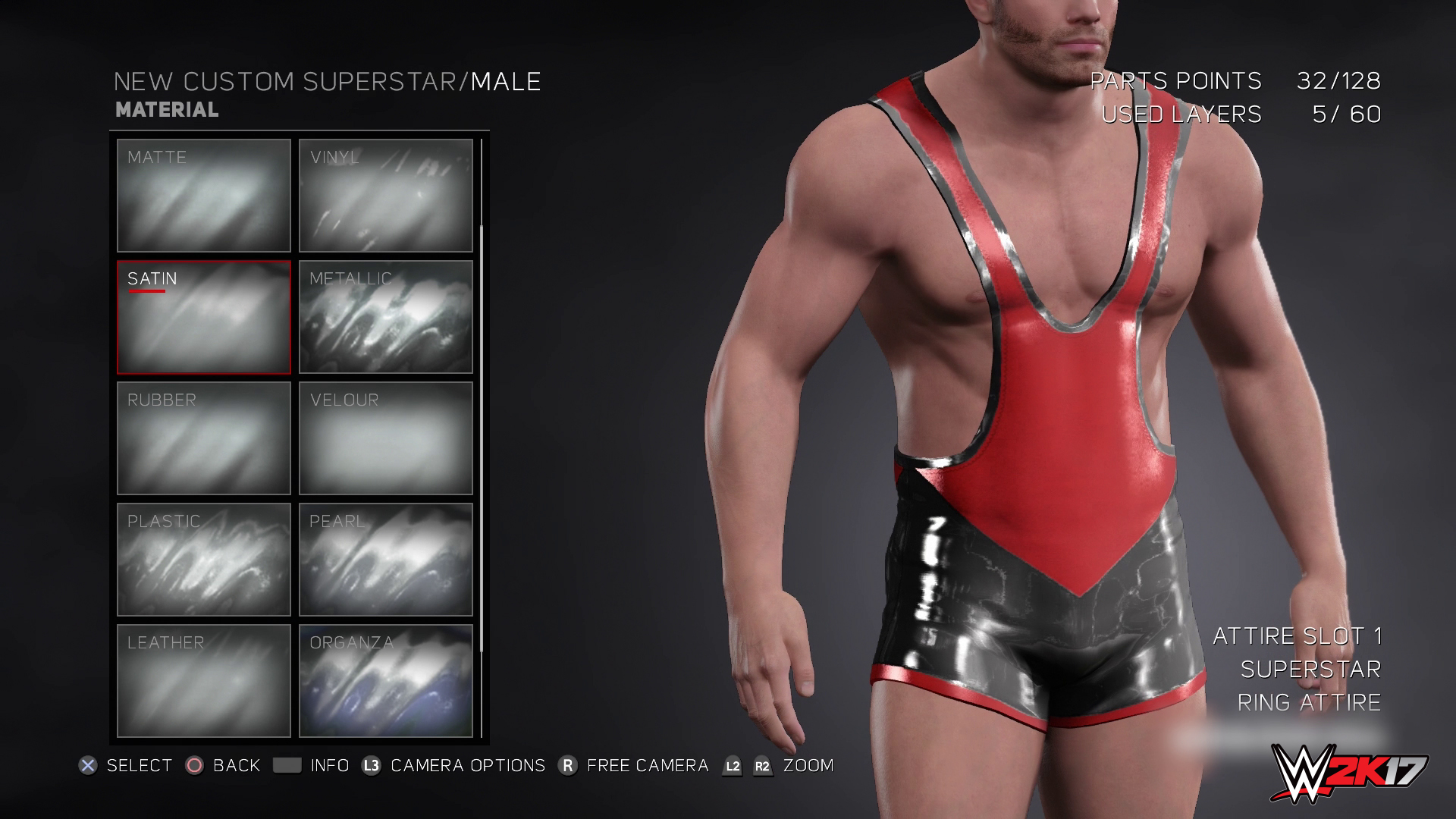Select the Pearl material thumbnail
1456x819 pixels.
pyautogui.click(x=385, y=559)
